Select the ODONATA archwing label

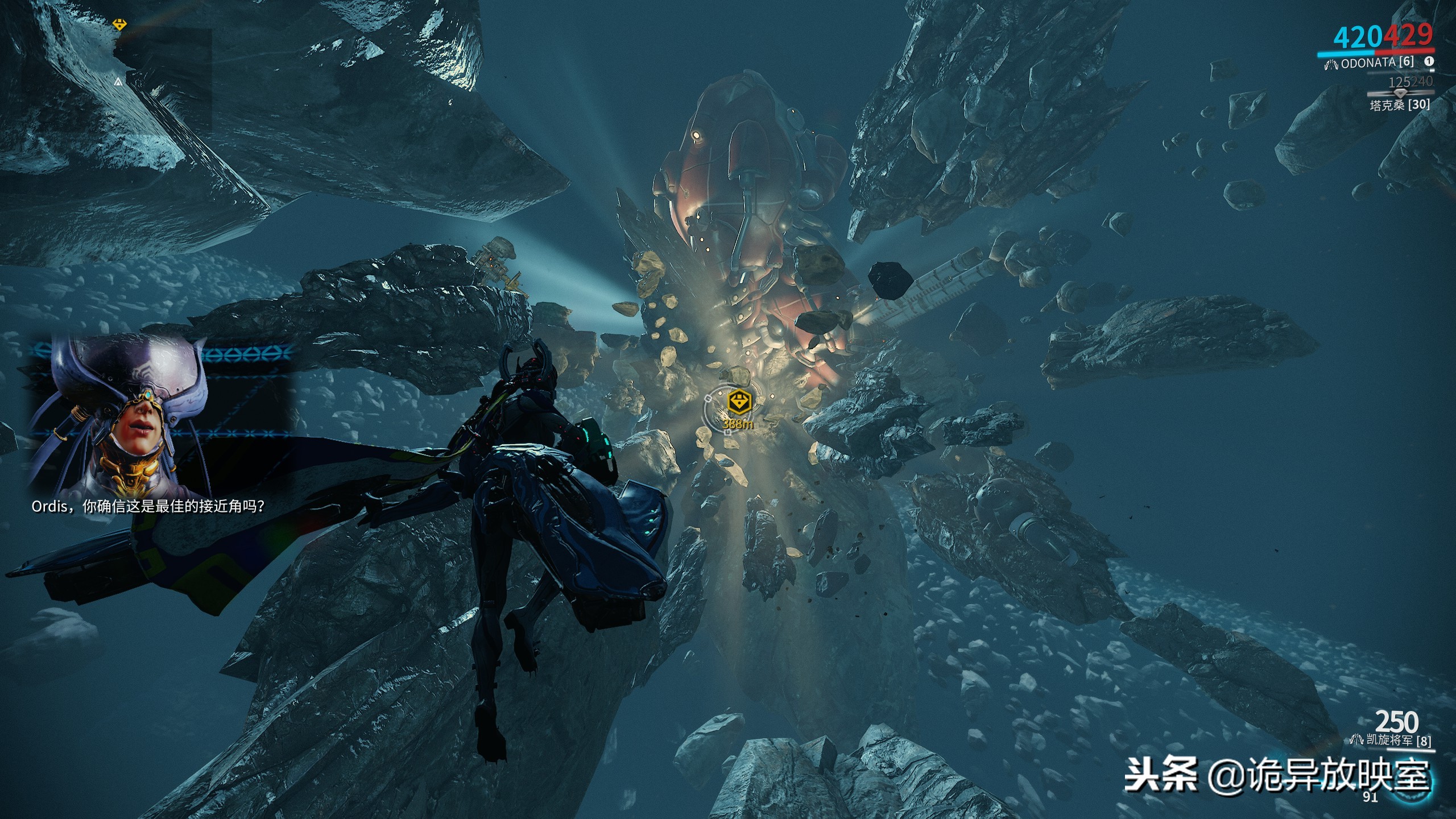pos(1376,63)
